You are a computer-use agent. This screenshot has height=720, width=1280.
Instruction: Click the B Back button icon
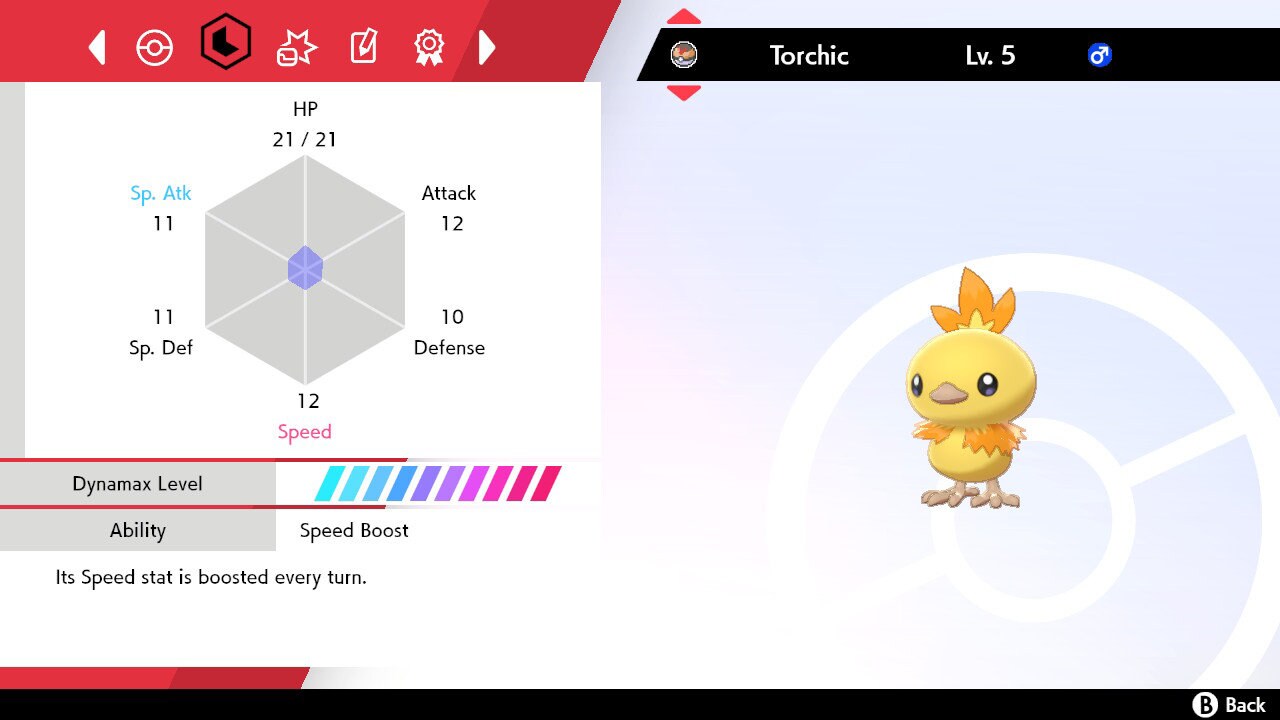1205,703
